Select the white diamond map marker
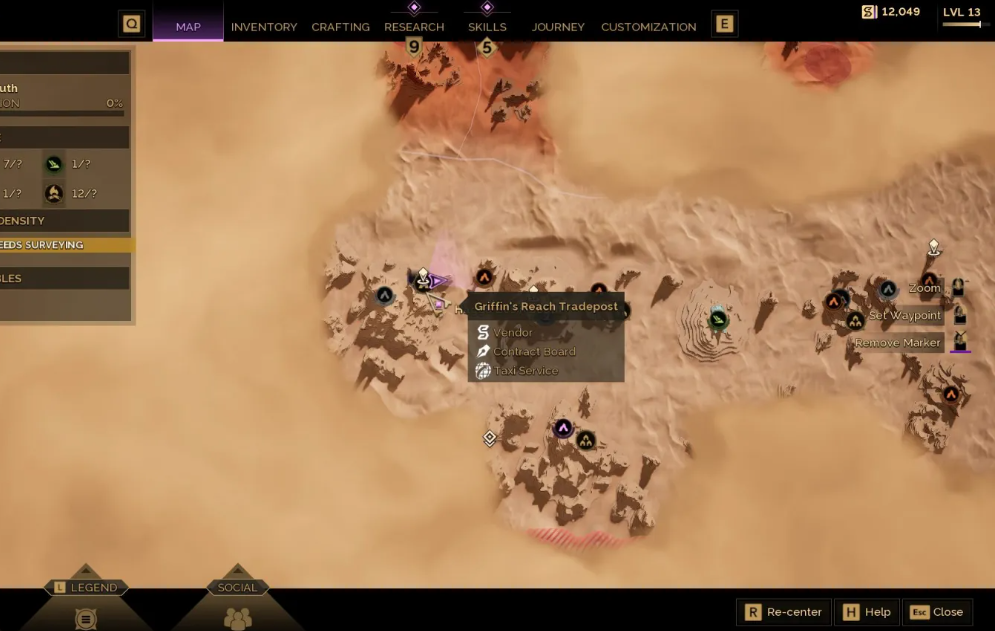This screenshot has width=995, height=631. pyautogui.click(x=490, y=438)
